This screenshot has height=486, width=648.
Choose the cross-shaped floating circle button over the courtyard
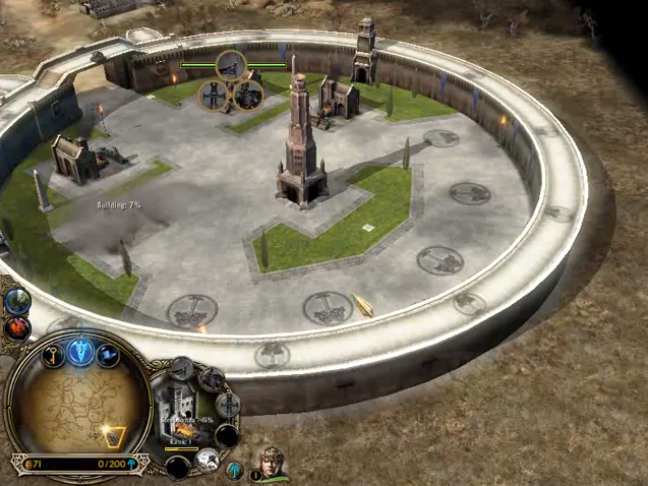213,95
